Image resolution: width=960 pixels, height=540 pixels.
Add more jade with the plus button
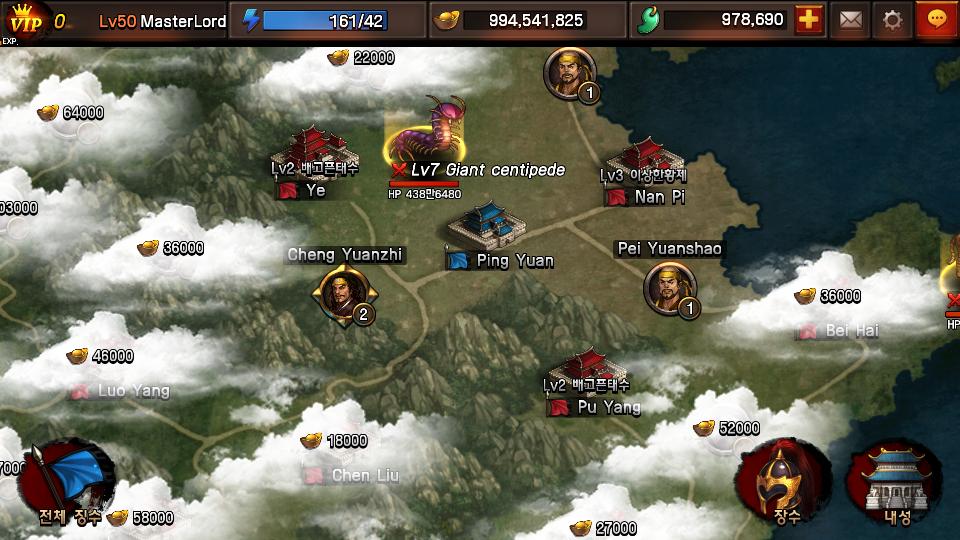point(809,20)
